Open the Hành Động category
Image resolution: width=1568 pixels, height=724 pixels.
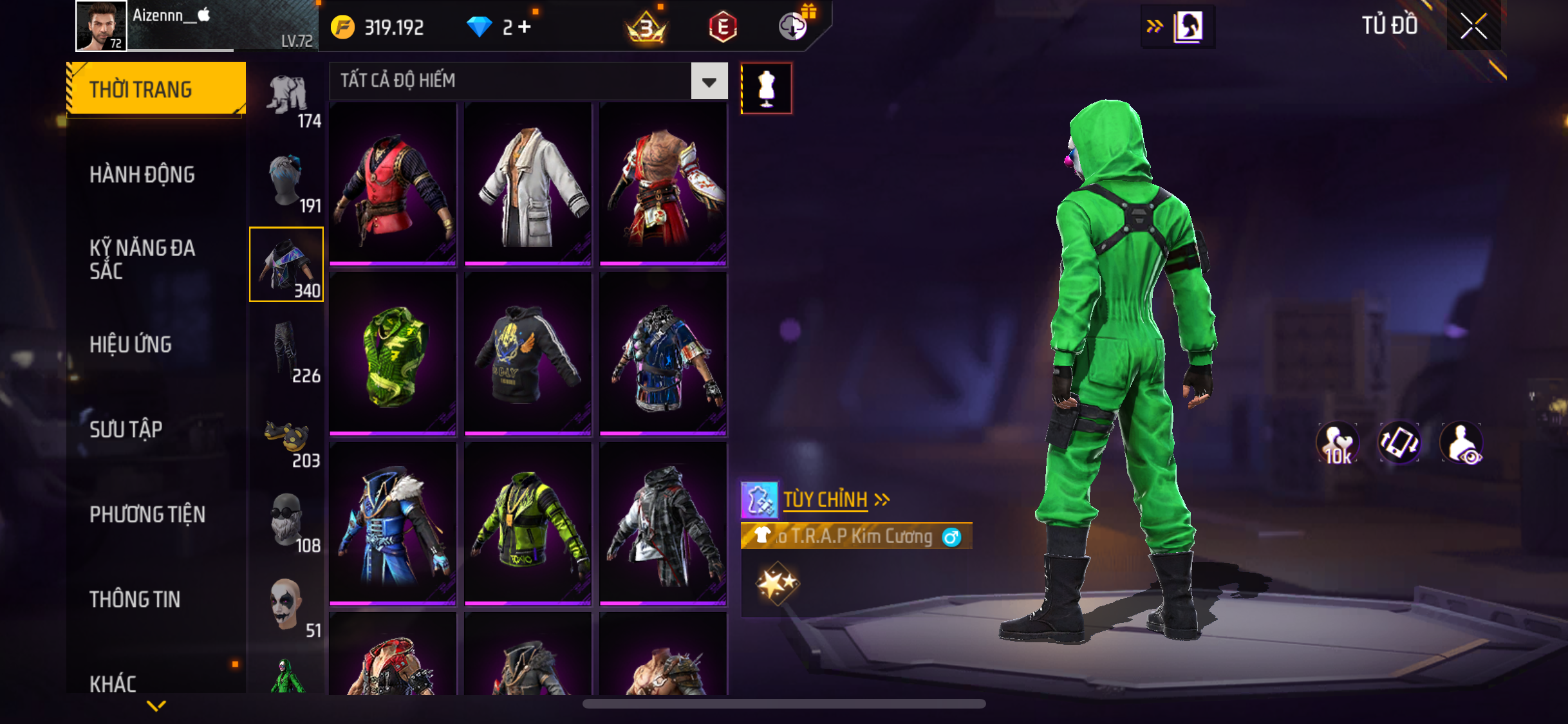click(142, 174)
